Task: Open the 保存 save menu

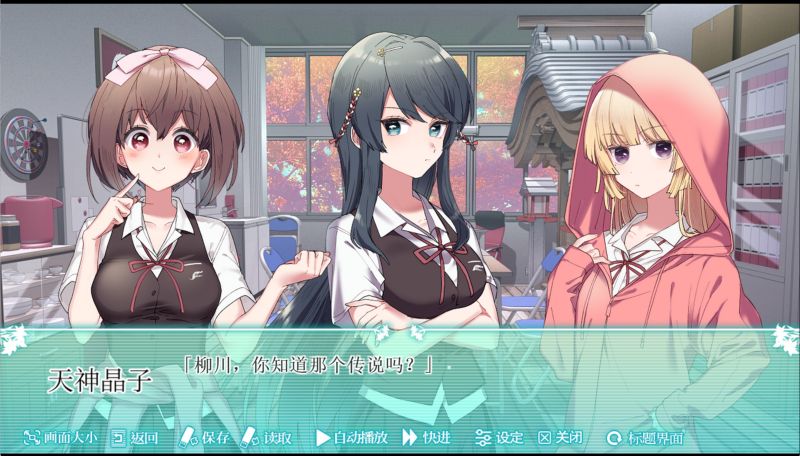Action: (x=205, y=437)
